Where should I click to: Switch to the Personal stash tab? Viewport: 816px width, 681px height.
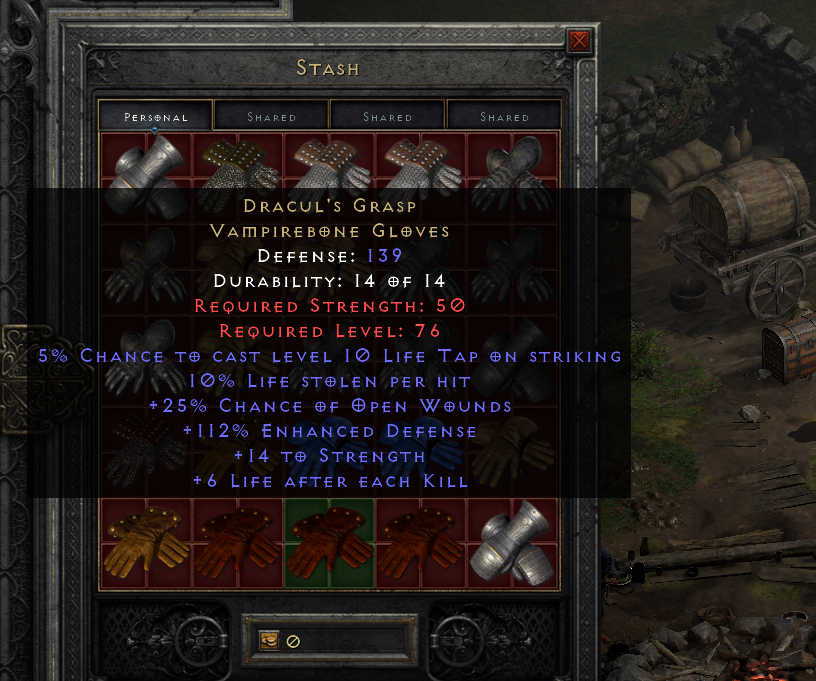point(155,117)
